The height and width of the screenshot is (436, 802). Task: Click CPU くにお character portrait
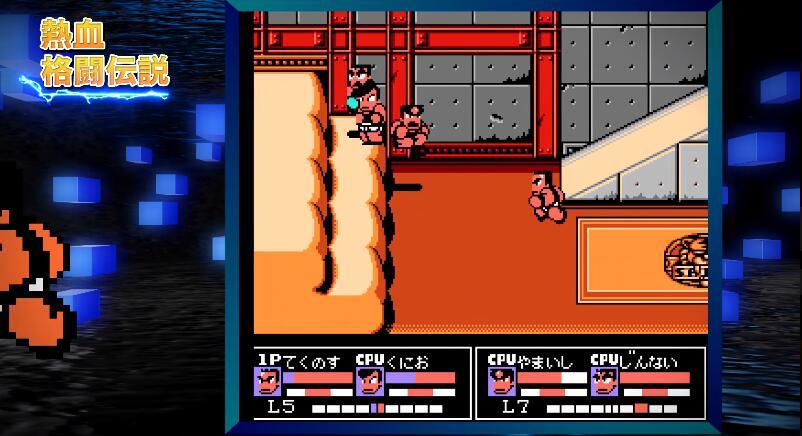click(x=370, y=382)
